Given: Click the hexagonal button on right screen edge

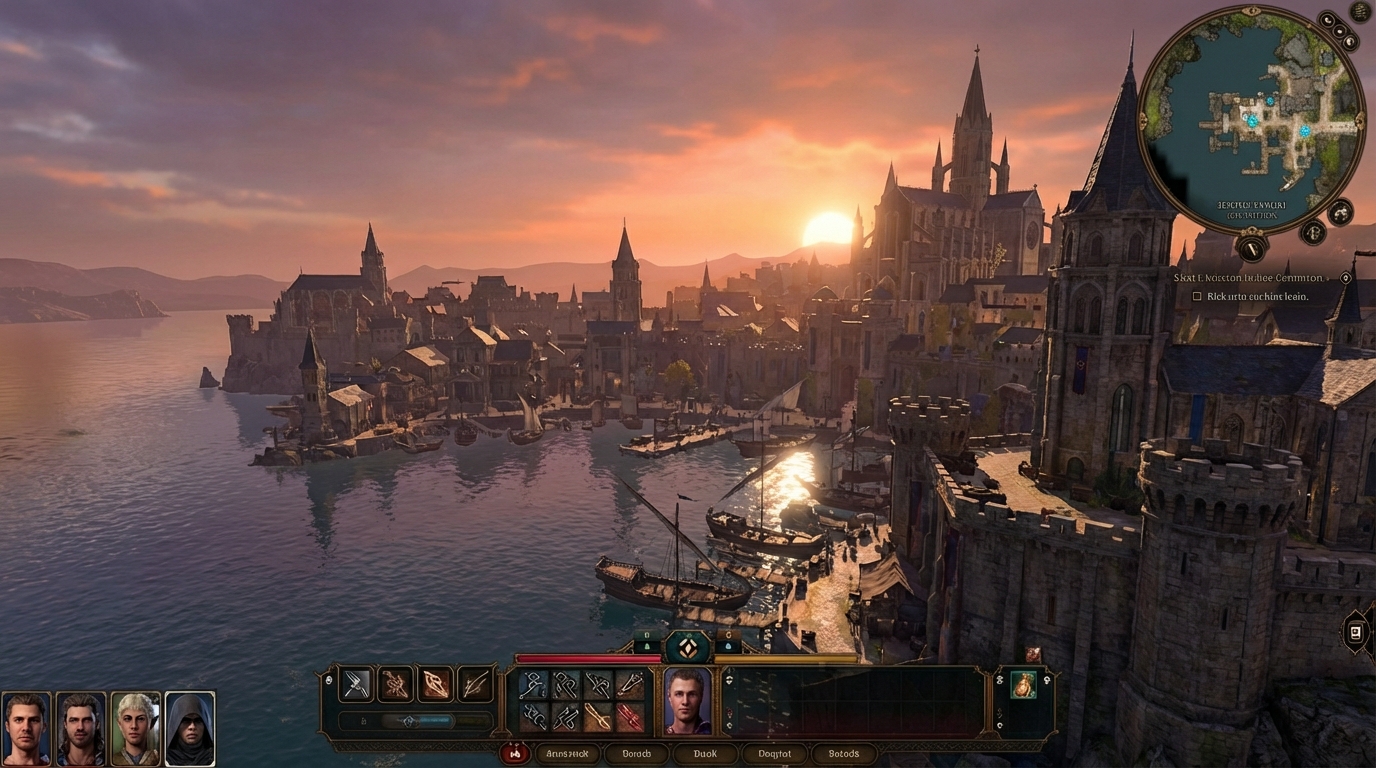Looking at the screenshot, I should tap(1356, 632).
